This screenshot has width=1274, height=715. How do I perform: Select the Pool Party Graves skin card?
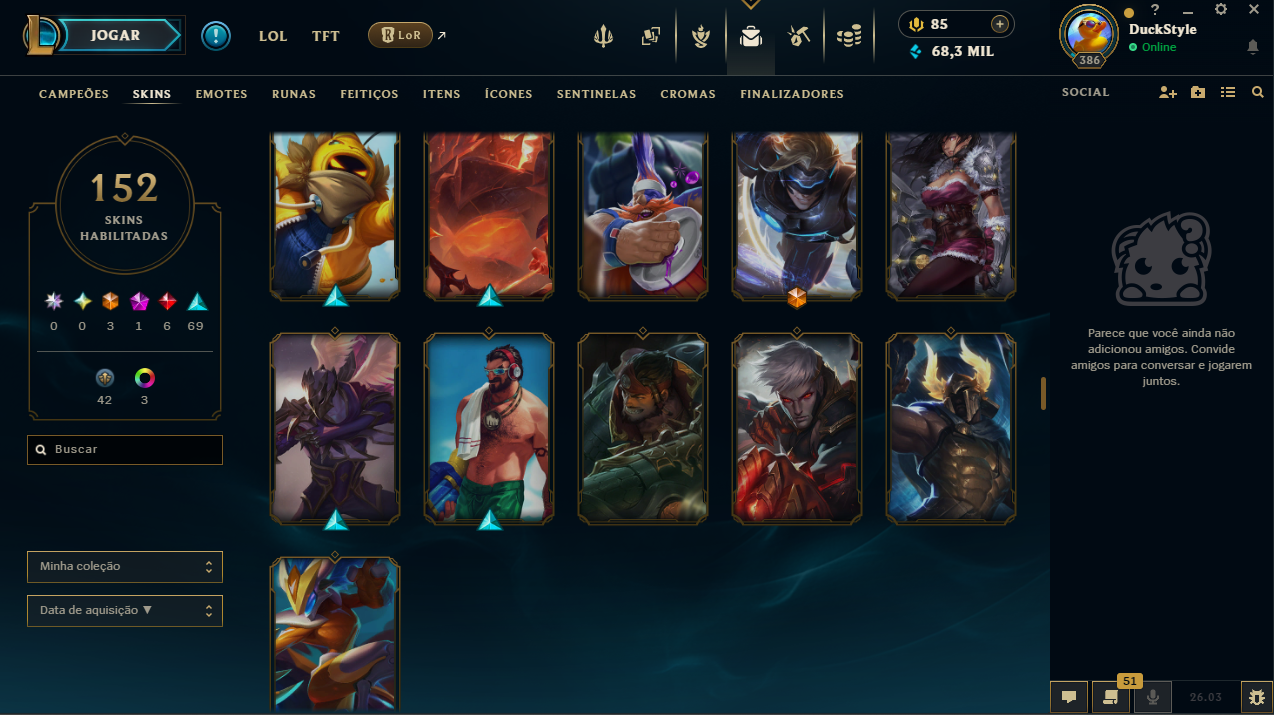coord(489,428)
